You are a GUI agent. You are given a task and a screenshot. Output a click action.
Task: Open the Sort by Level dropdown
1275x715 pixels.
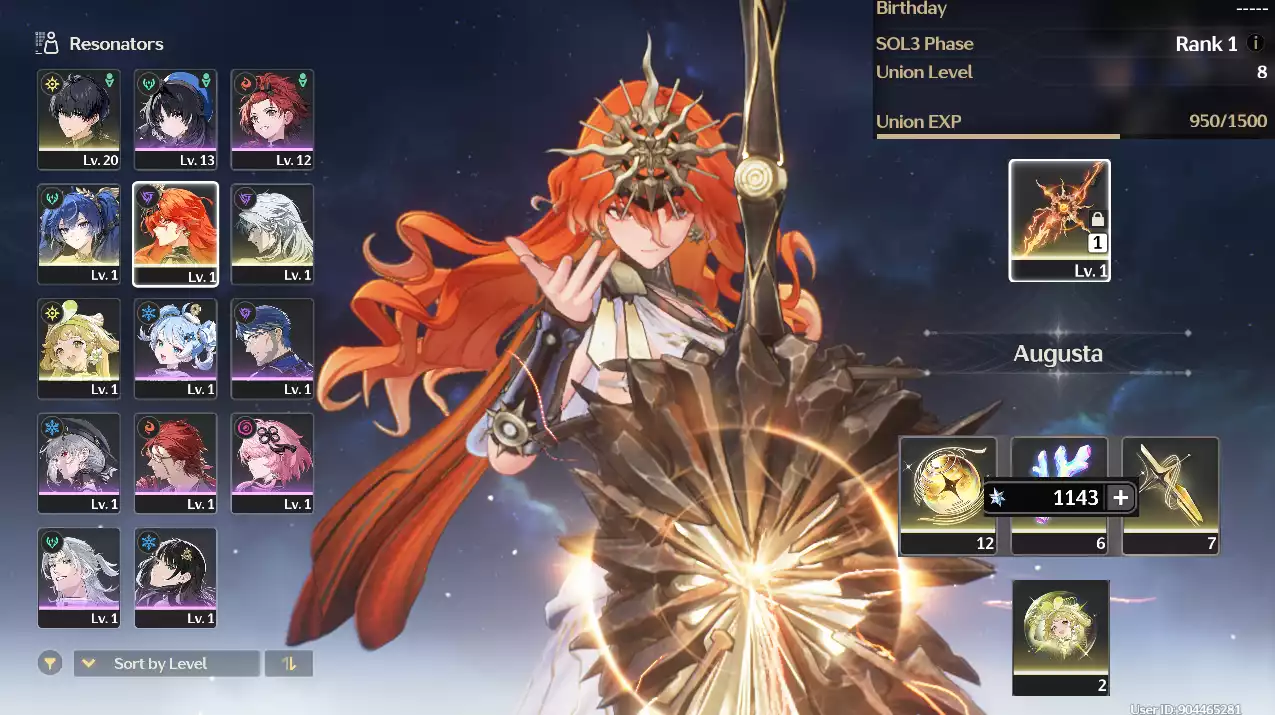[166, 663]
